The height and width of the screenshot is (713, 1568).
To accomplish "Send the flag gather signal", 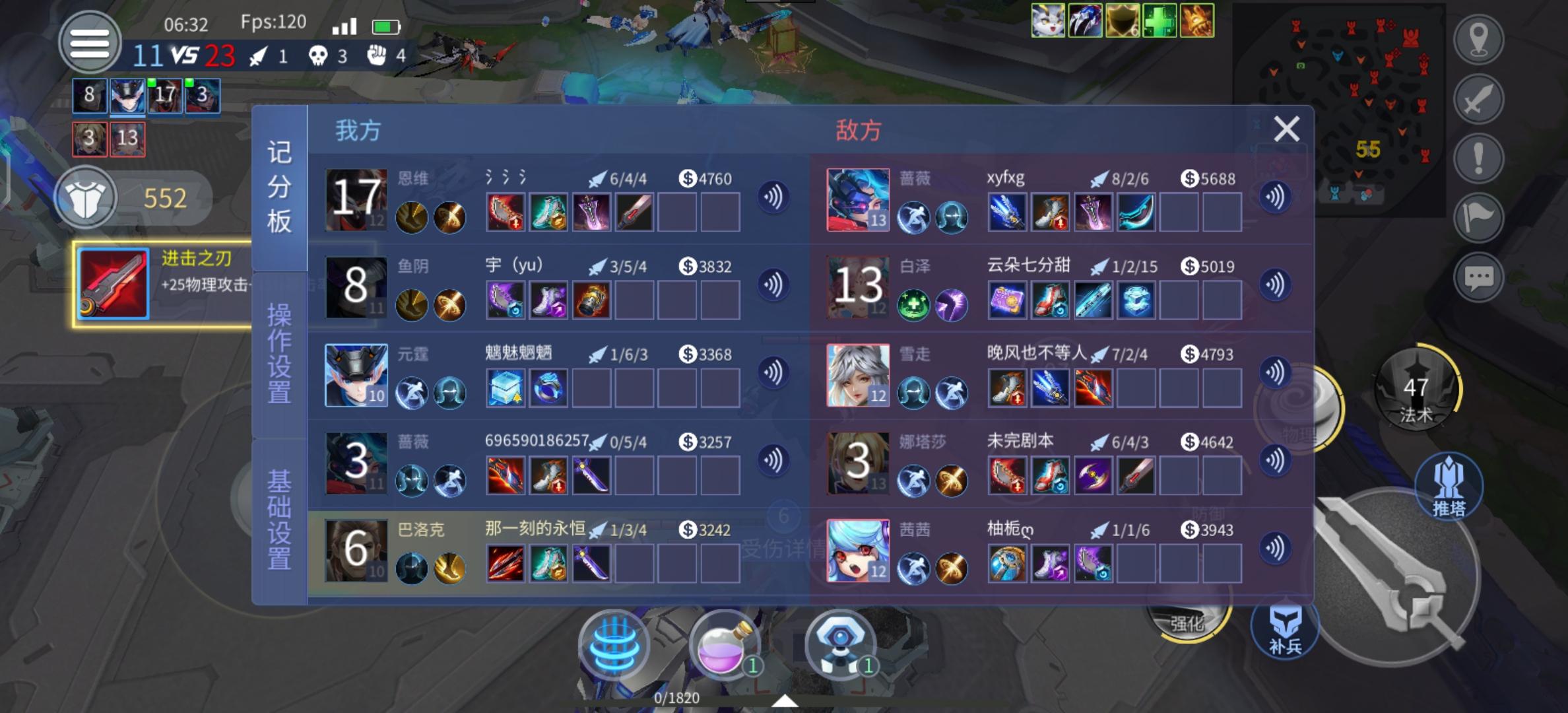I will click(x=1478, y=218).
